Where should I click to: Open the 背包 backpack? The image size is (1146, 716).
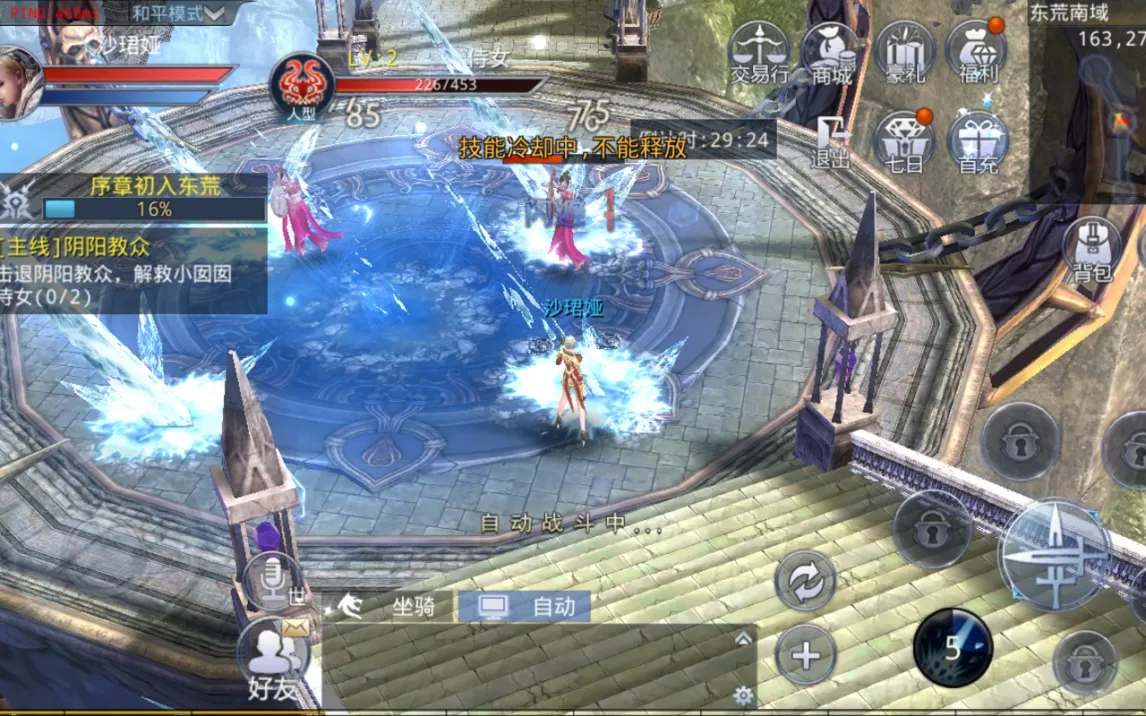1093,250
